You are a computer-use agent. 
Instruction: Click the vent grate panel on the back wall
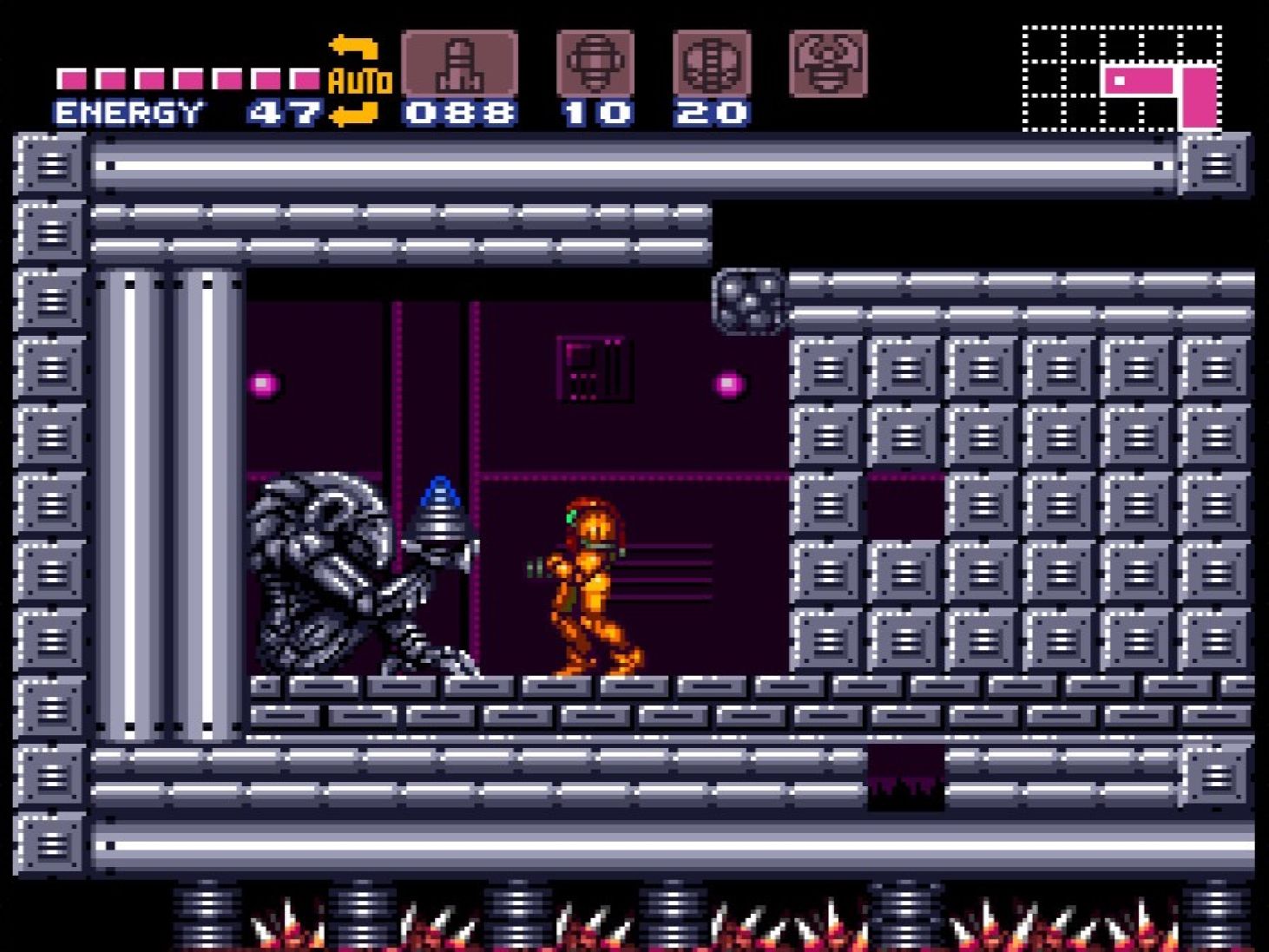(x=596, y=369)
